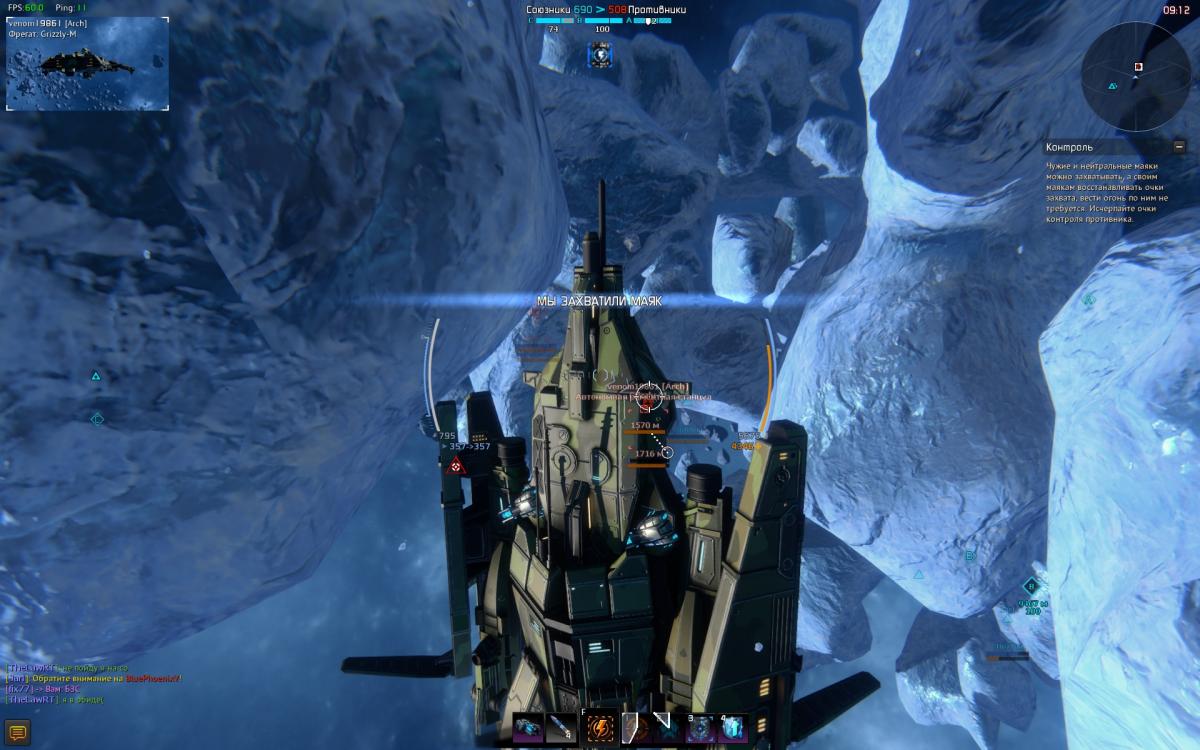Activate the blue module in slot 3

pos(698,729)
